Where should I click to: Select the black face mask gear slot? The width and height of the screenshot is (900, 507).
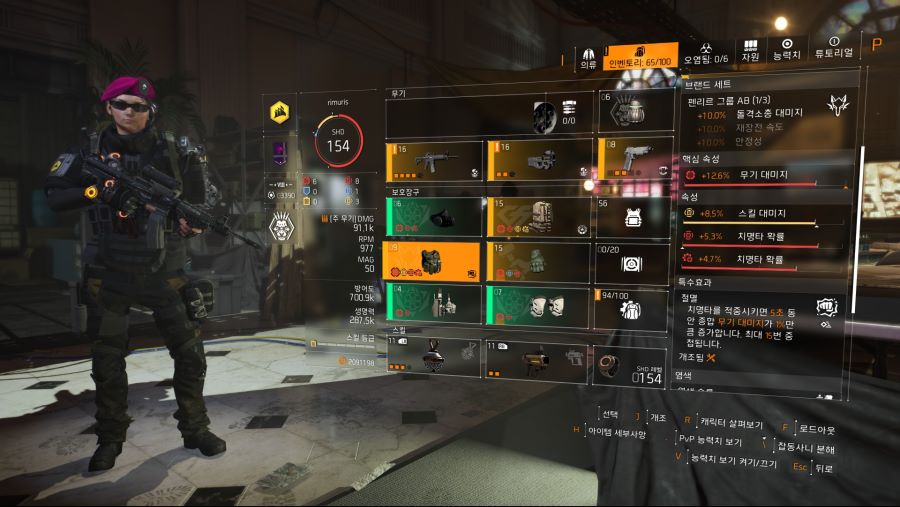click(434, 216)
